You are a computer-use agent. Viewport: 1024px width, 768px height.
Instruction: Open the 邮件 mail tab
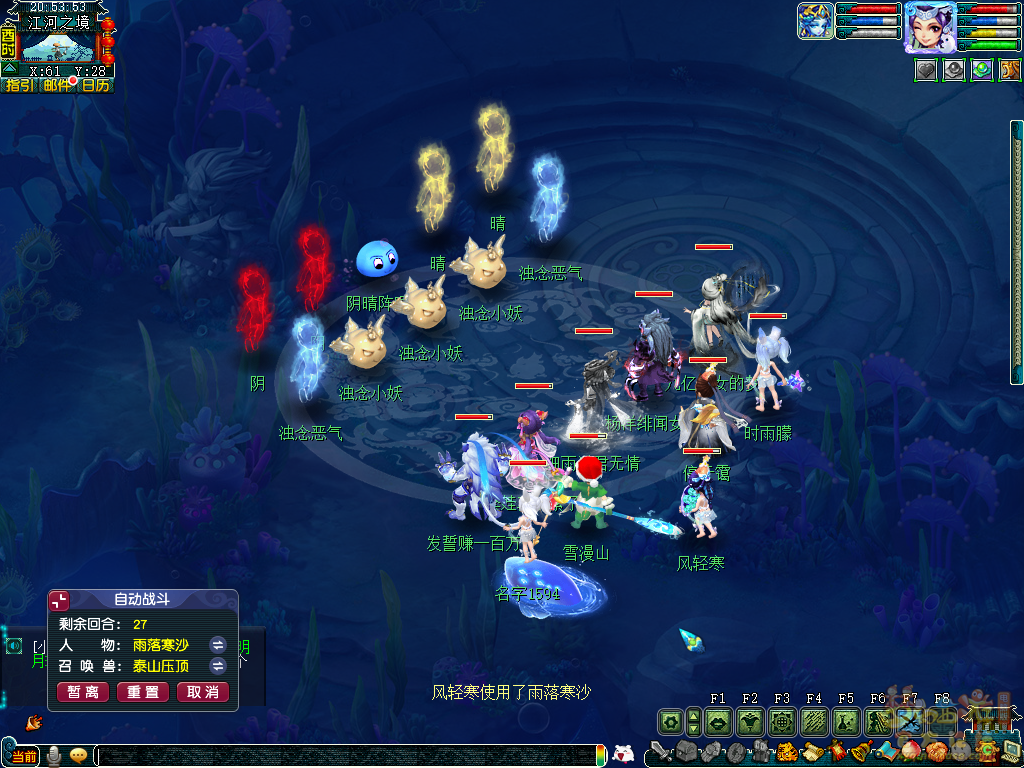tap(57, 86)
